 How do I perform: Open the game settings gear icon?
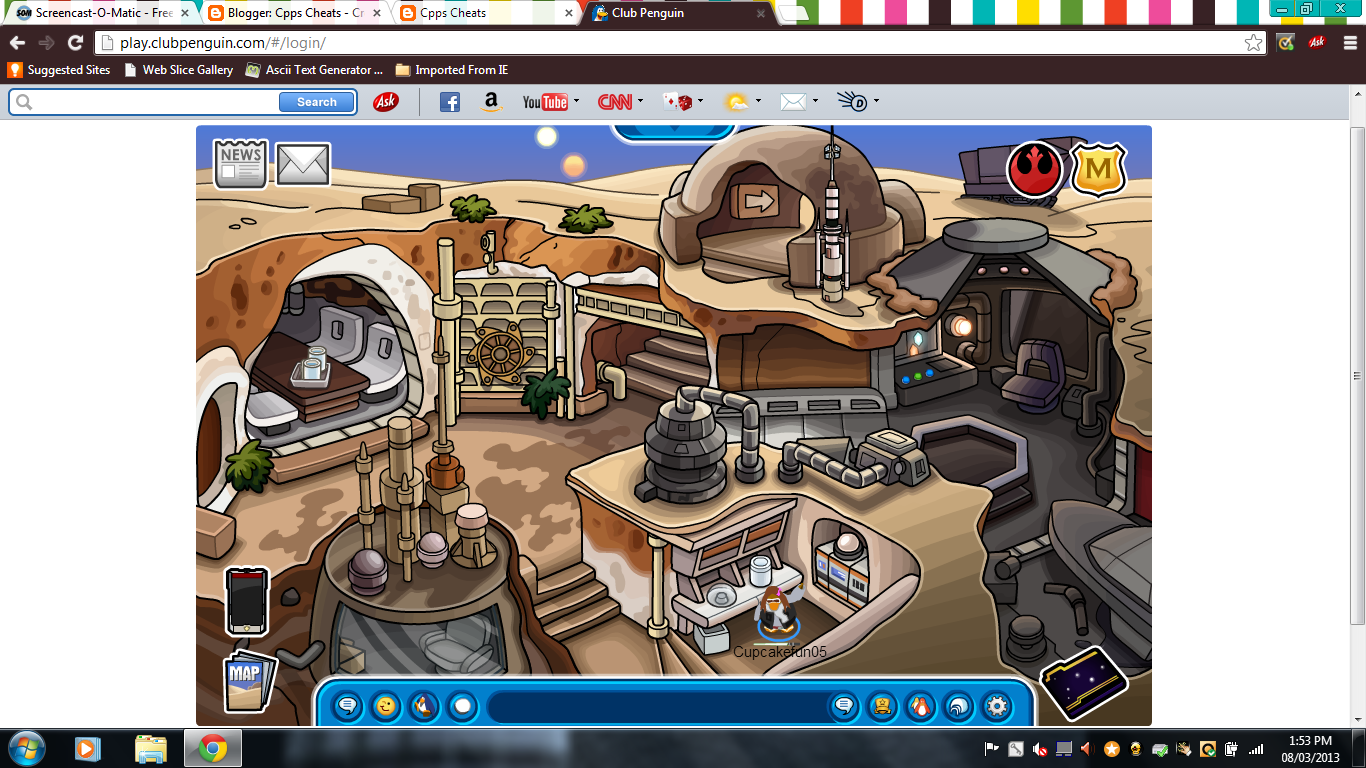pyautogui.click(x=996, y=706)
